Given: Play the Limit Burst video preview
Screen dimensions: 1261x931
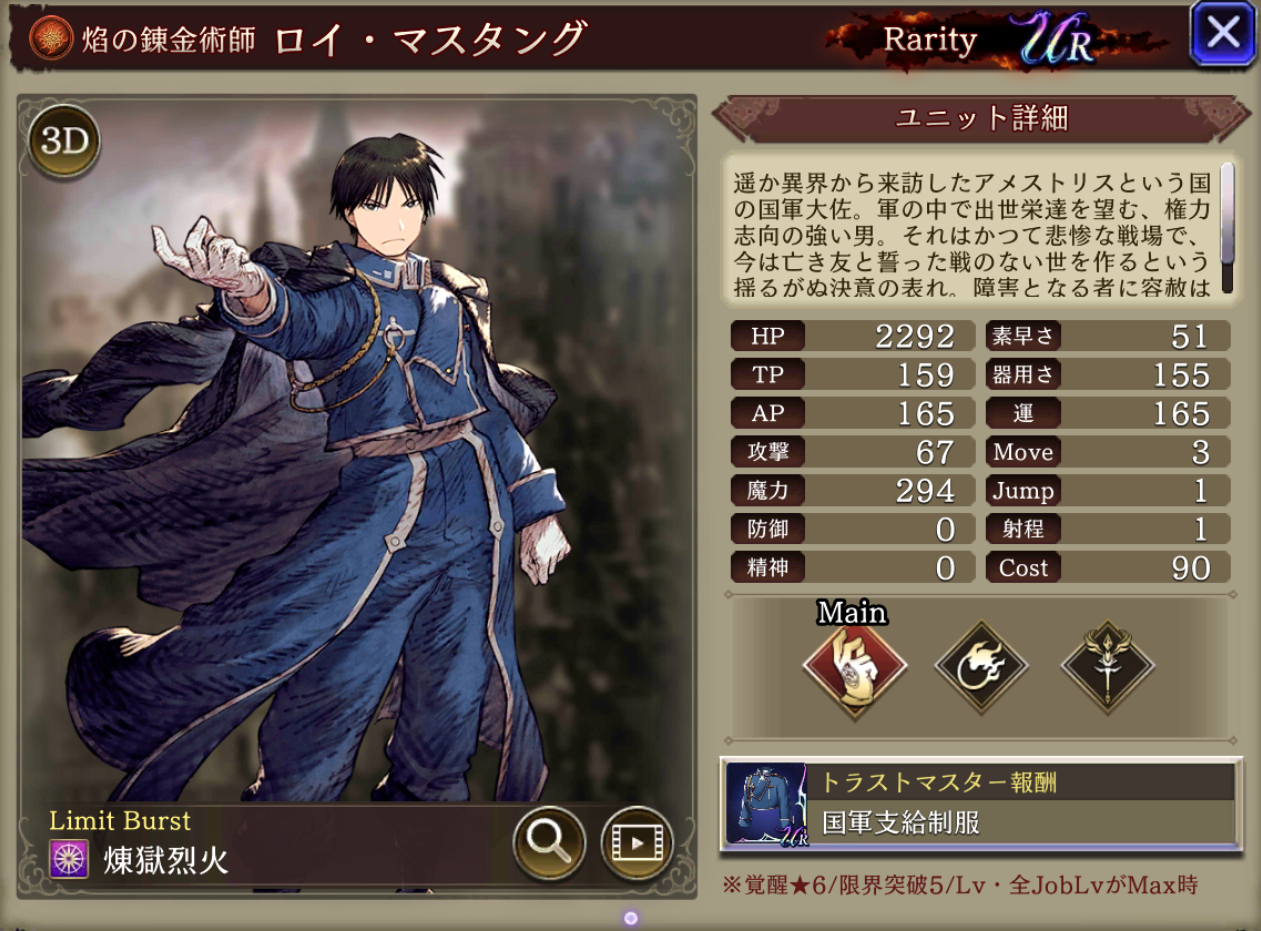Looking at the screenshot, I should click(637, 843).
